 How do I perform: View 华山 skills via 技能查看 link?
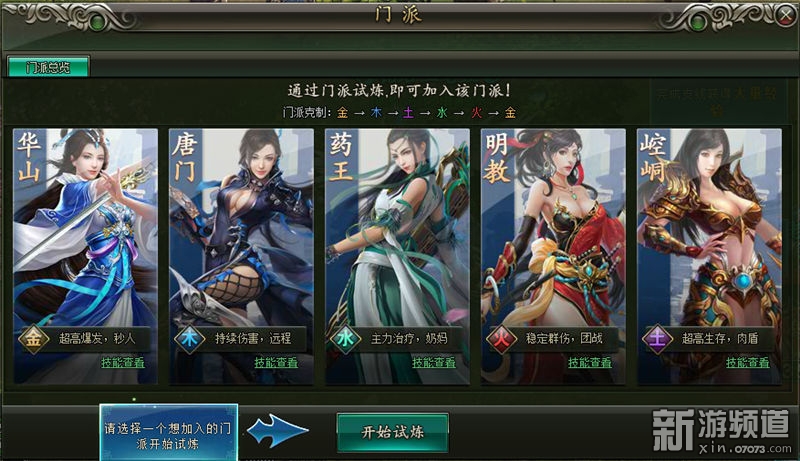click(x=122, y=363)
